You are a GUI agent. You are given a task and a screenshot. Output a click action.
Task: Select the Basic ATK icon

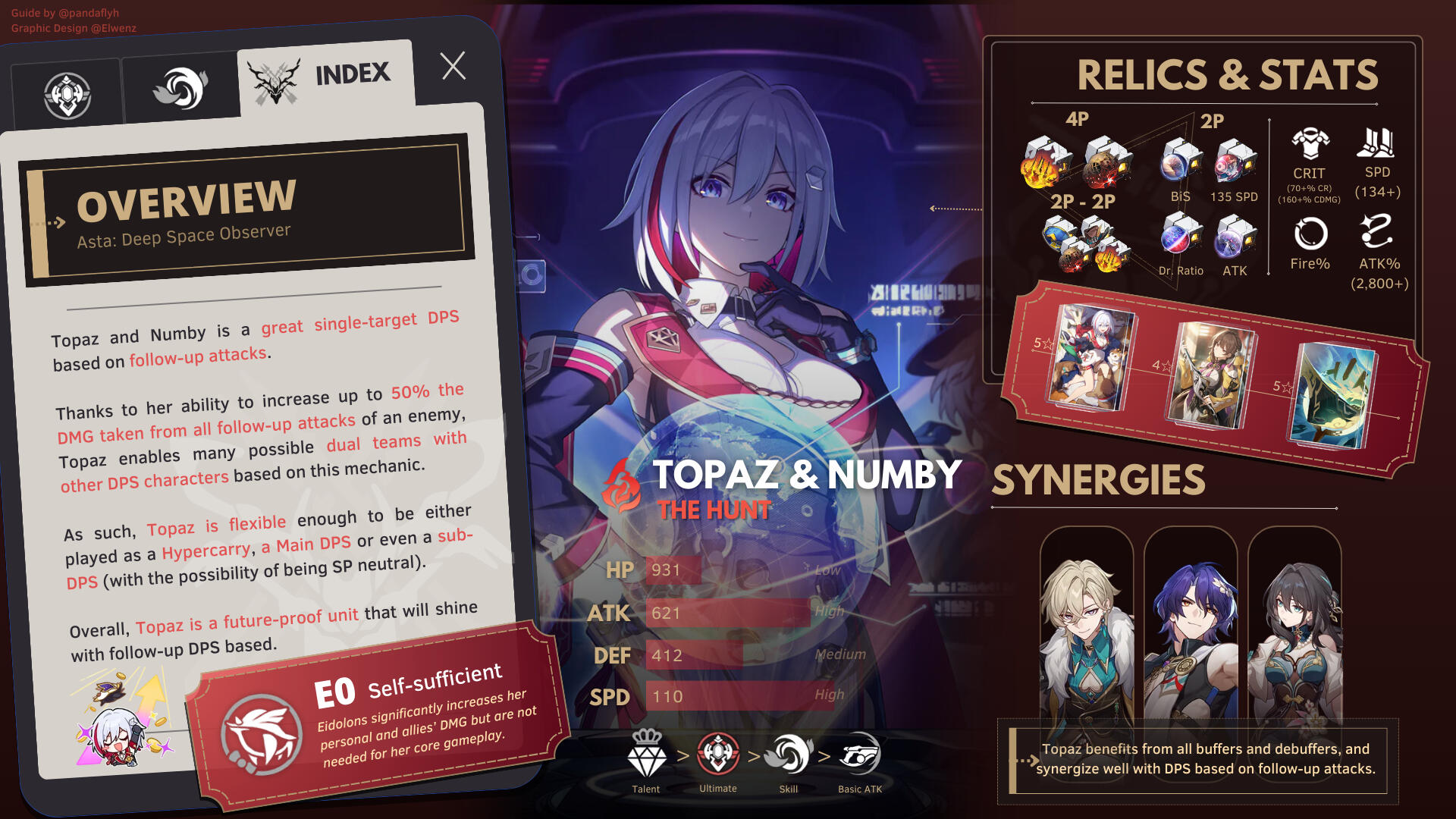pyautogui.click(x=860, y=754)
